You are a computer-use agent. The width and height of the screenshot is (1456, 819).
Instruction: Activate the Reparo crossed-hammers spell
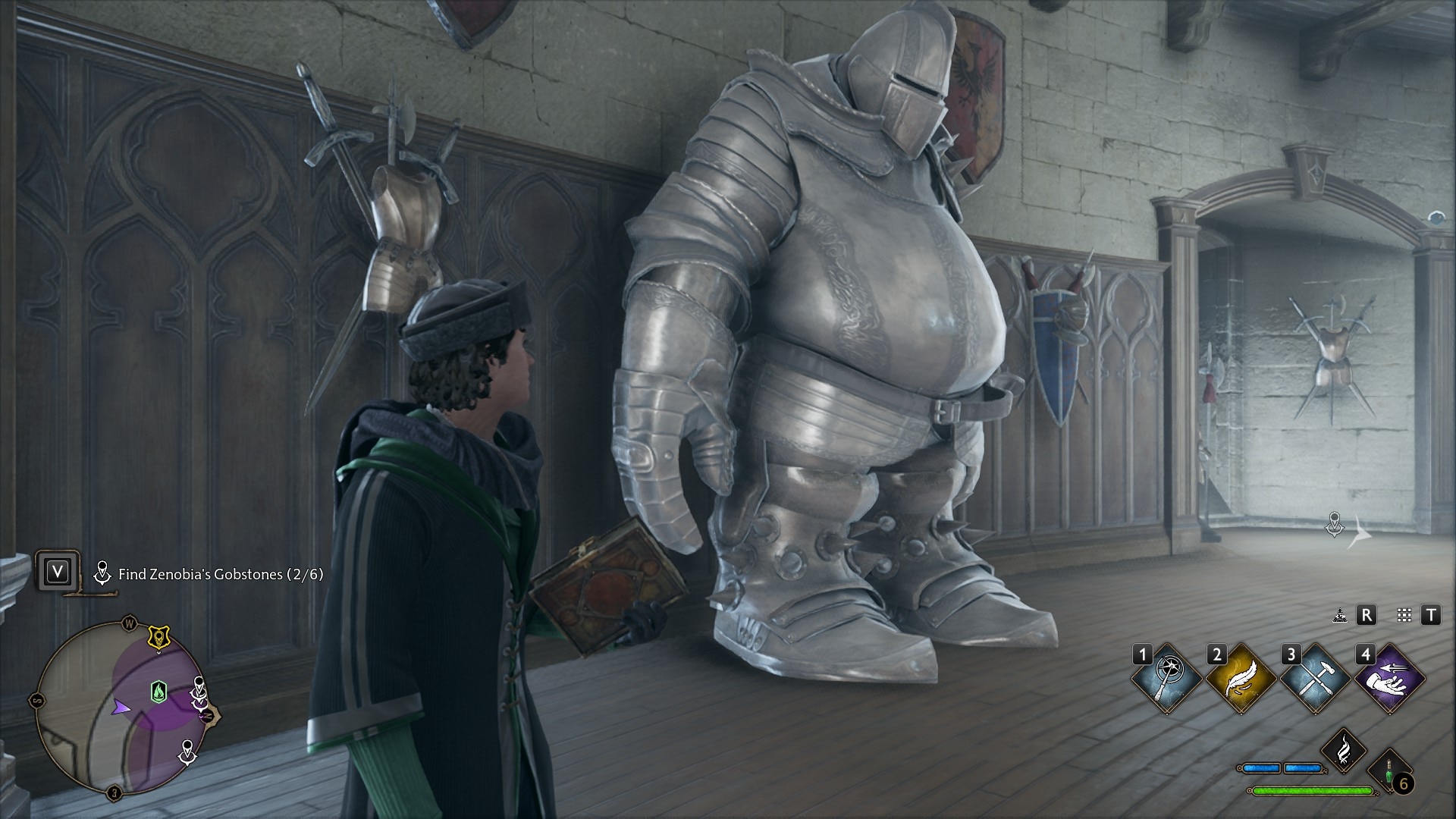pyautogui.click(x=1315, y=679)
